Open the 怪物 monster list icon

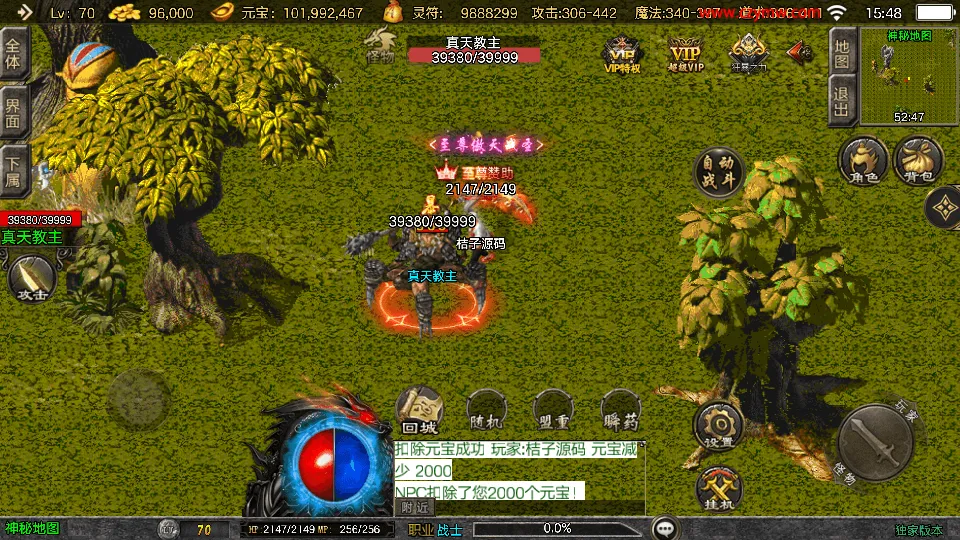381,47
